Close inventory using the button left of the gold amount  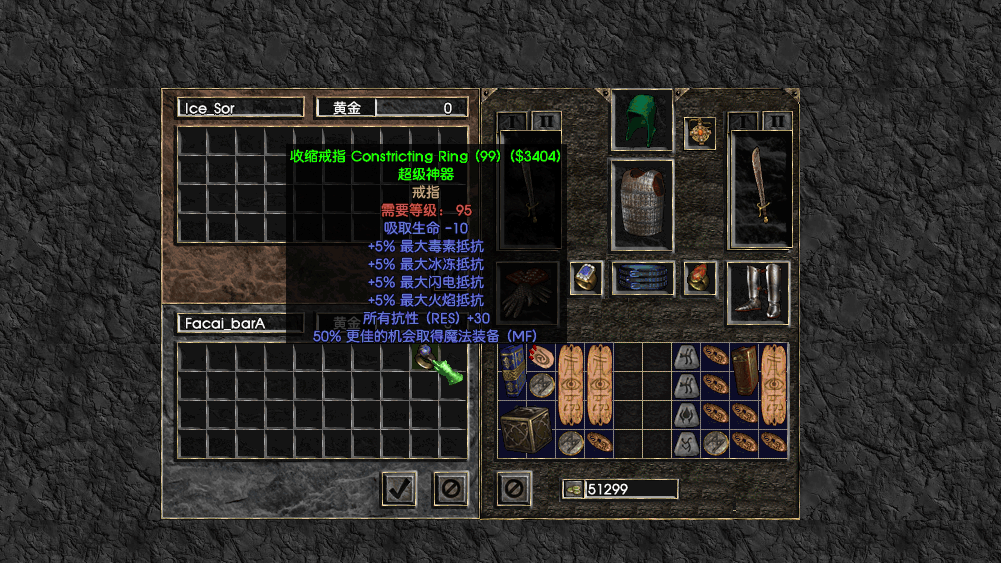(514, 488)
